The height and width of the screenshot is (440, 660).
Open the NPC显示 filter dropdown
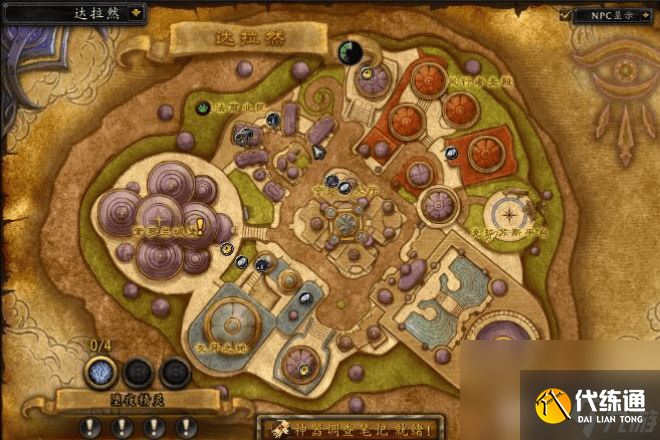(x=647, y=15)
